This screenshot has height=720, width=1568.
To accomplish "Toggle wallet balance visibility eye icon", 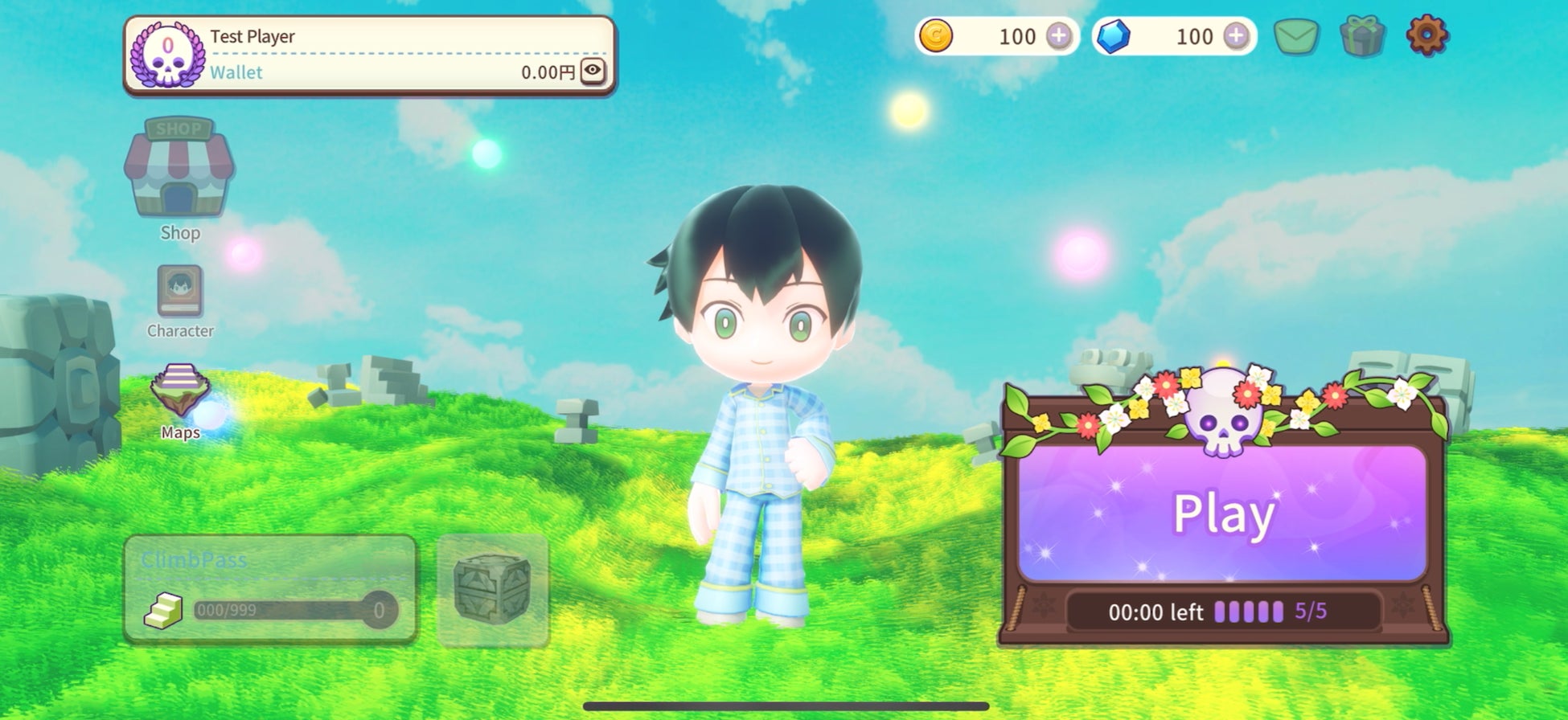I will [593, 71].
